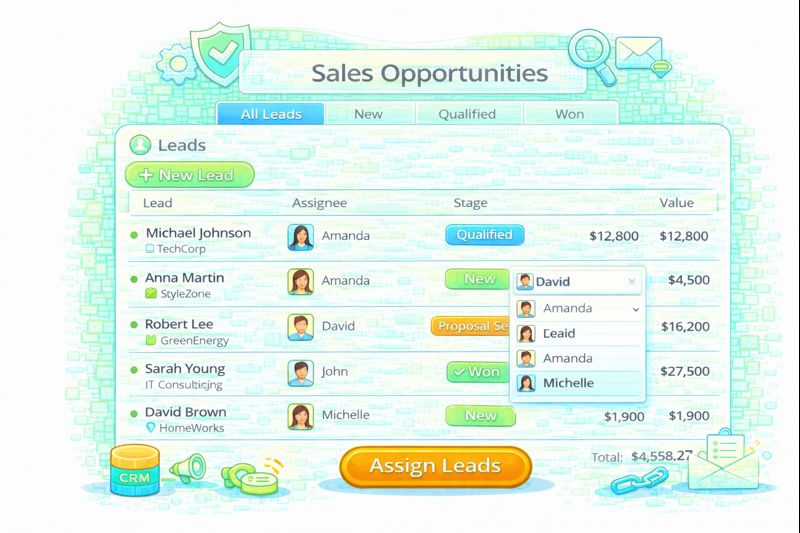Click Sarah Young's Won stage badge

(x=477, y=372)
